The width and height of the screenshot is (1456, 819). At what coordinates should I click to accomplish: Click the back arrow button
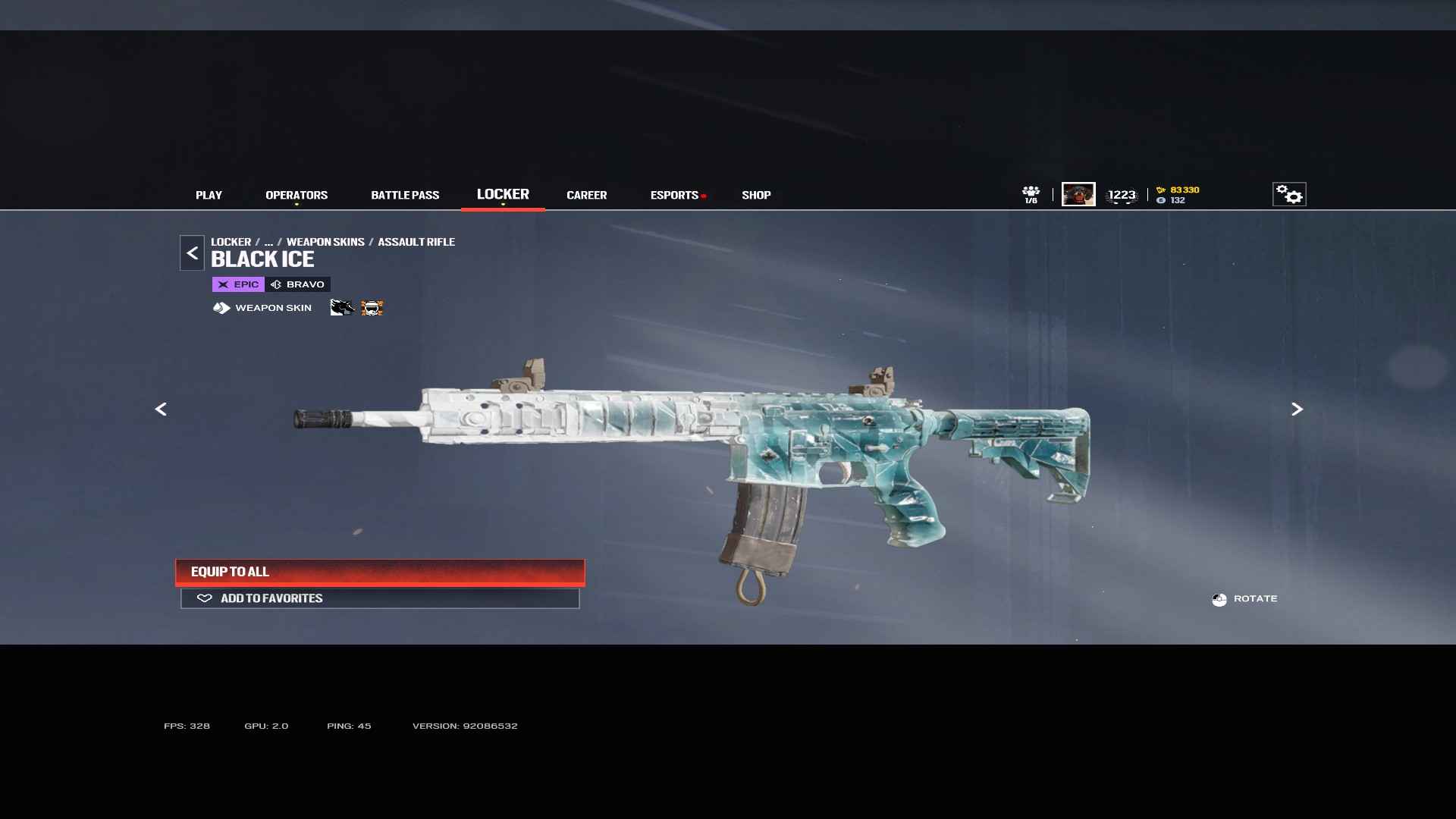tap(192, 253)
